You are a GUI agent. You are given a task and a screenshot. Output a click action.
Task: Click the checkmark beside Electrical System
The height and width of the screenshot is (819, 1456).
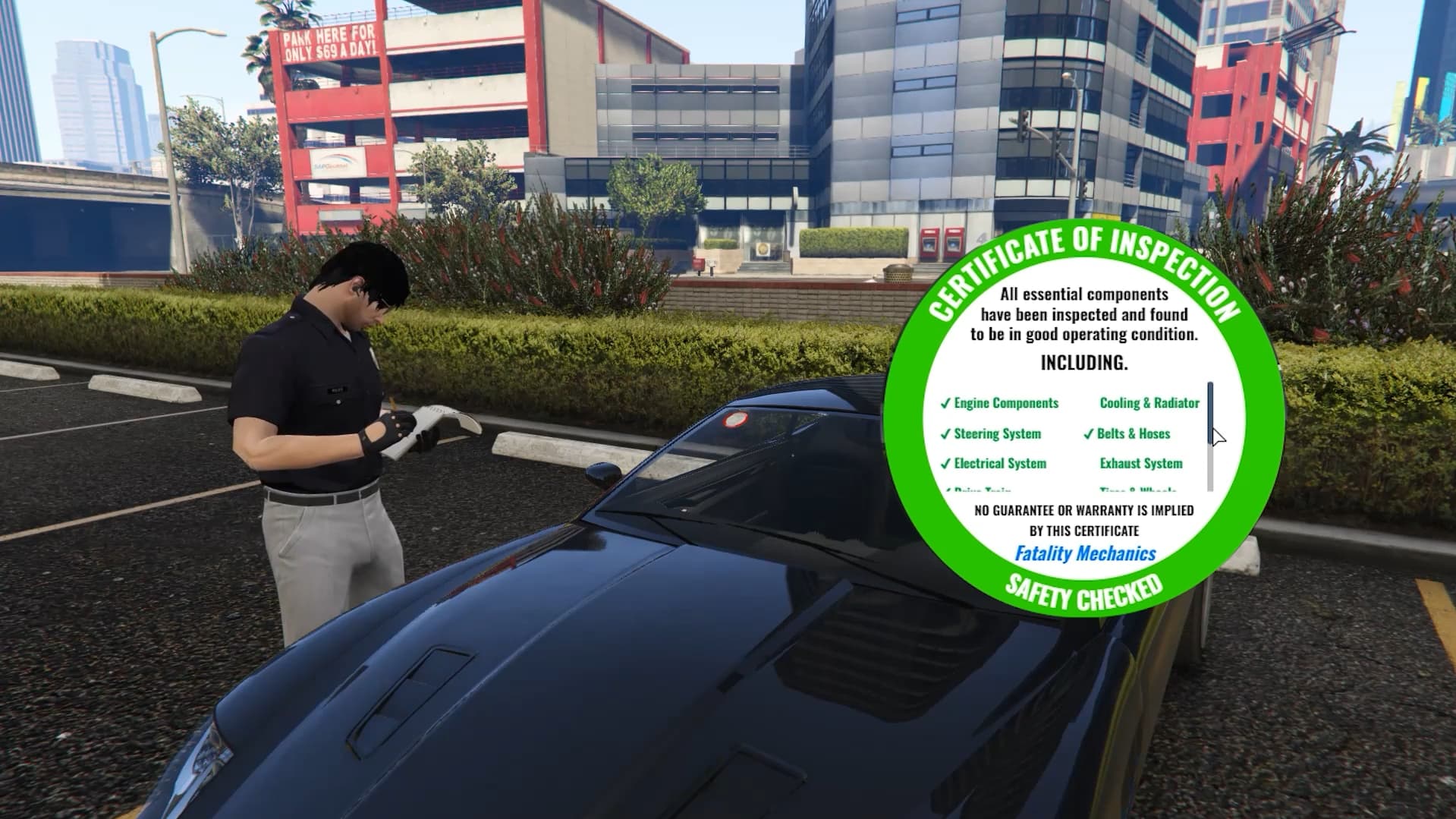pyautogui.click(x=946, y=464)
